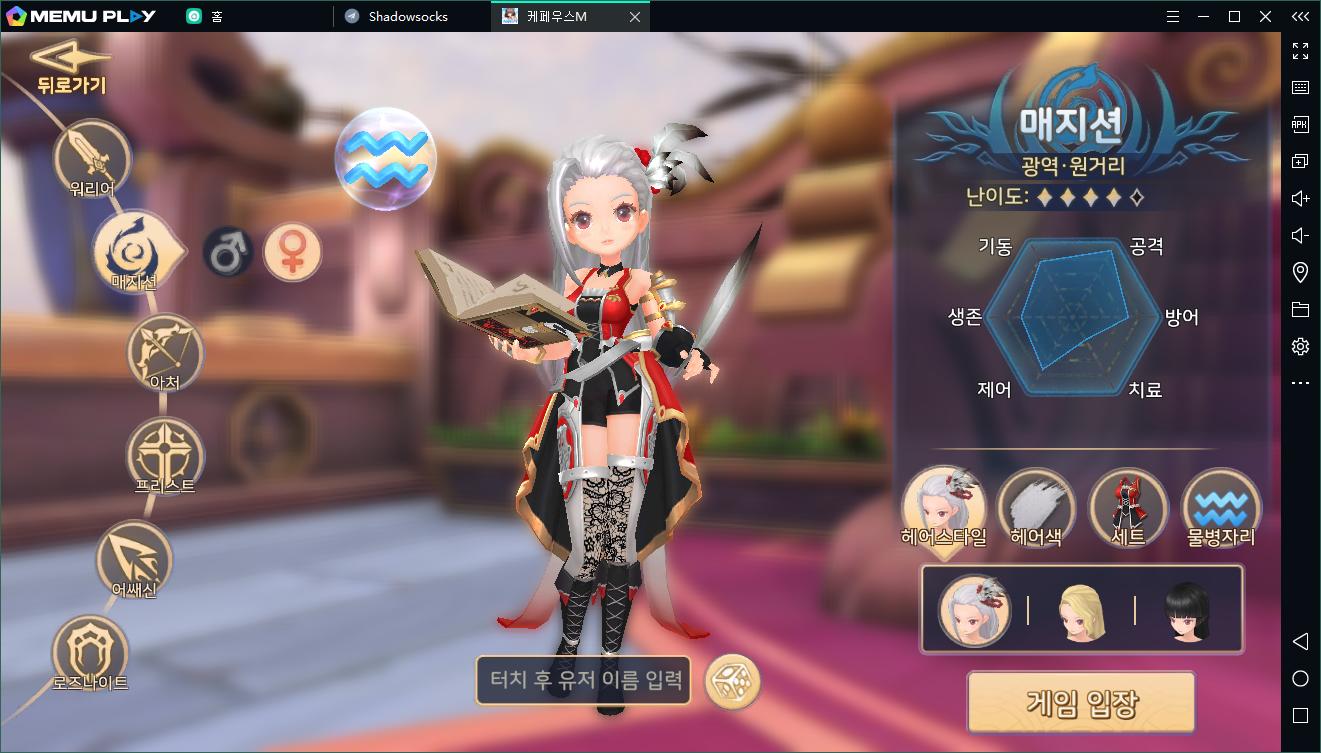Choose the 어쌔신 class icon
The width and height of the screenshot is (1321, 753).
pos(134,560)
